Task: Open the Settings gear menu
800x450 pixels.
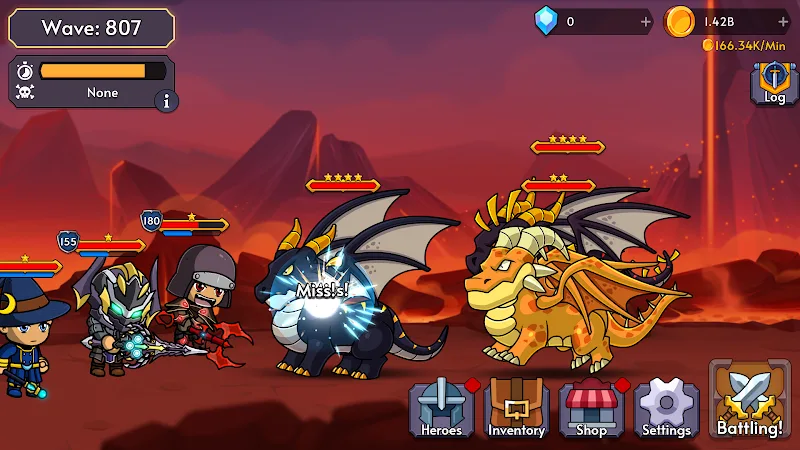Action: tap(666, 408)
